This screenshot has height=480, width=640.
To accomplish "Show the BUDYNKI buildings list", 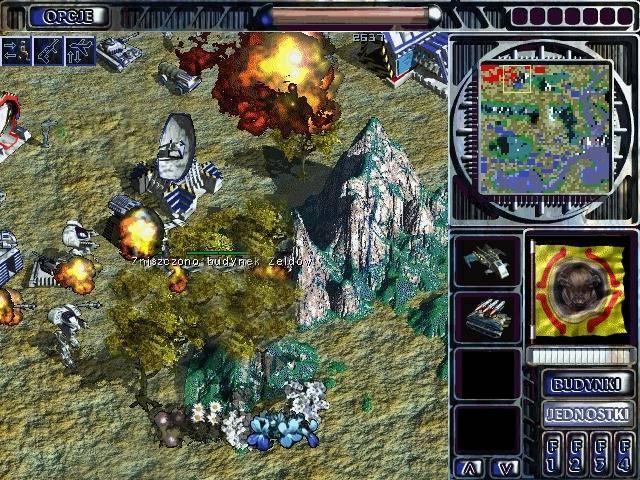I will [588, 383].
